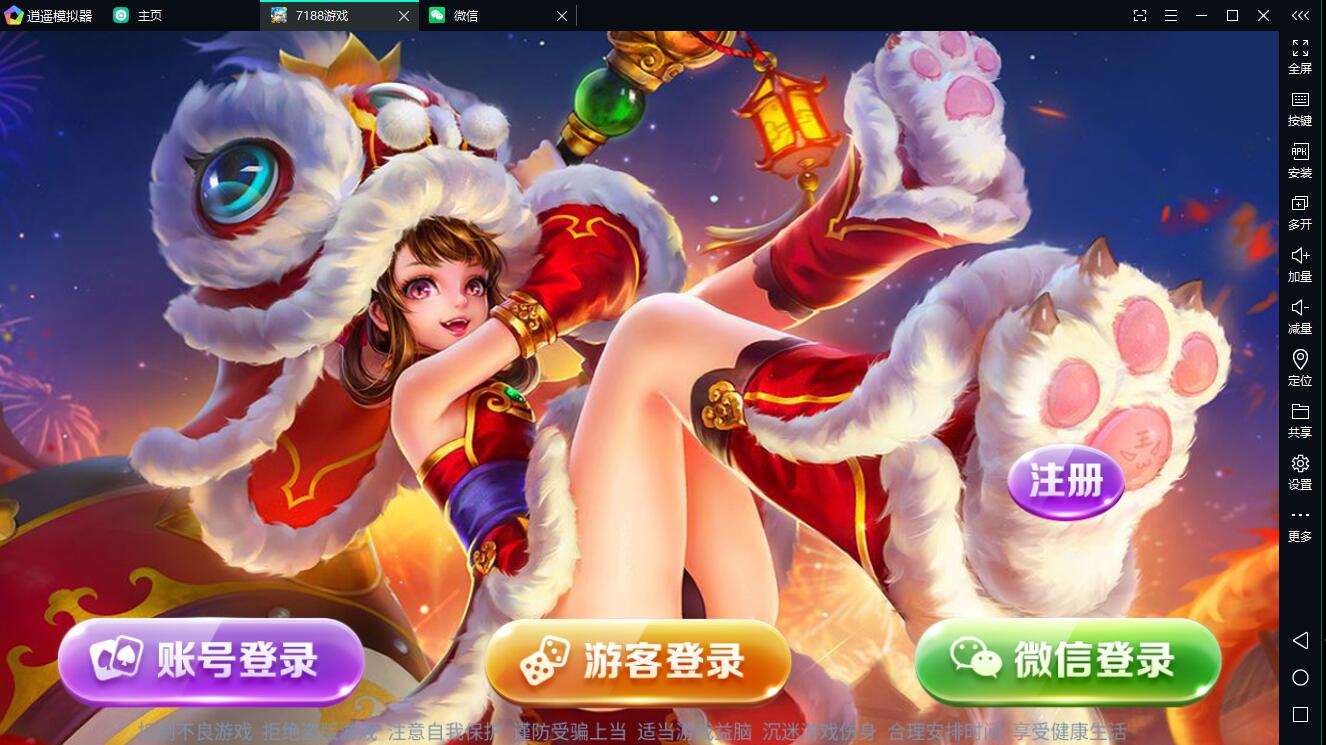The width and height of the screenshot is (1326, 745).
Task: Click the 注册 register button
Action: (1065, 482)
